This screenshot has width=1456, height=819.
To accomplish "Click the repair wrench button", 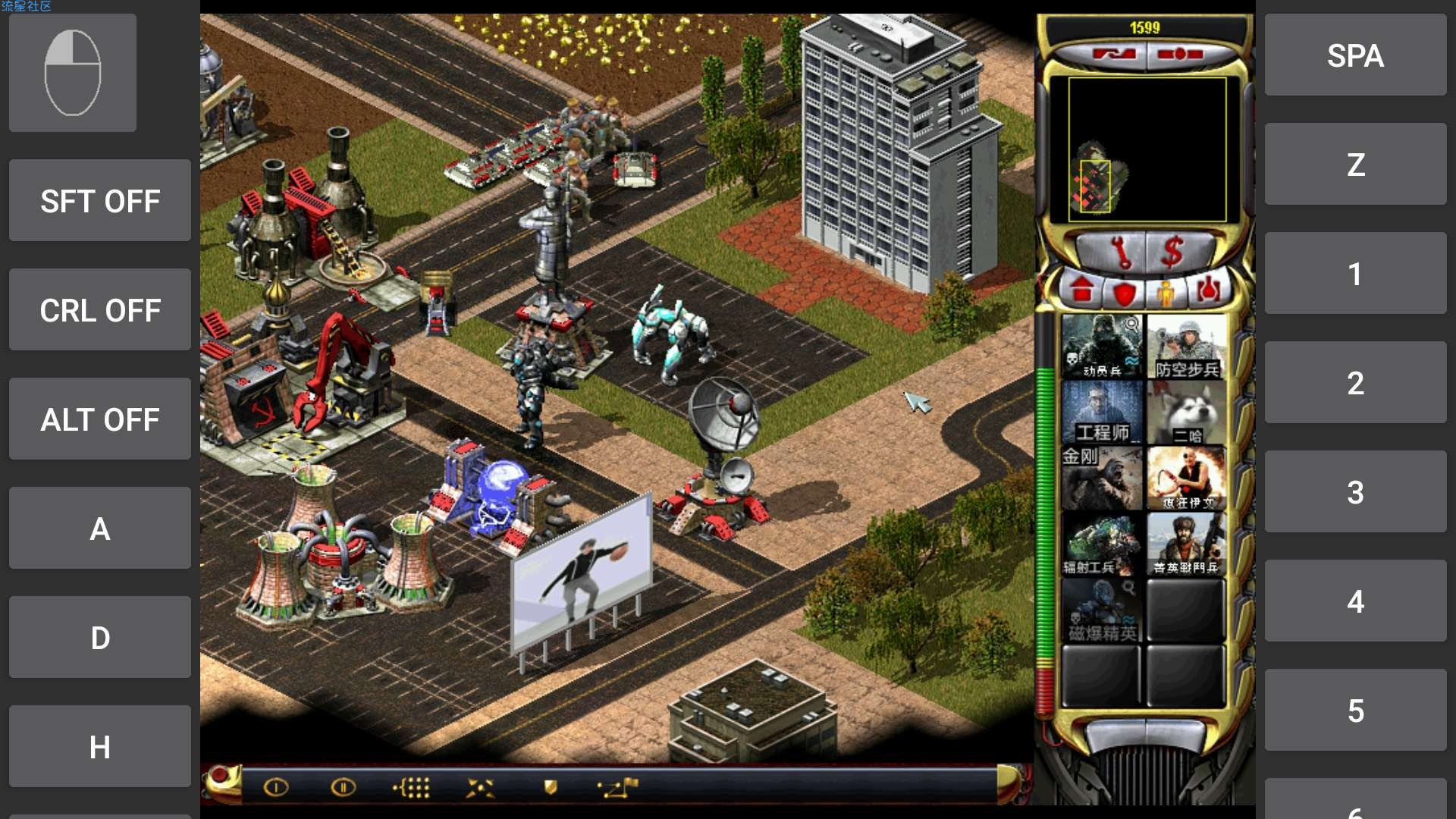I will (x=1118, y=251).
